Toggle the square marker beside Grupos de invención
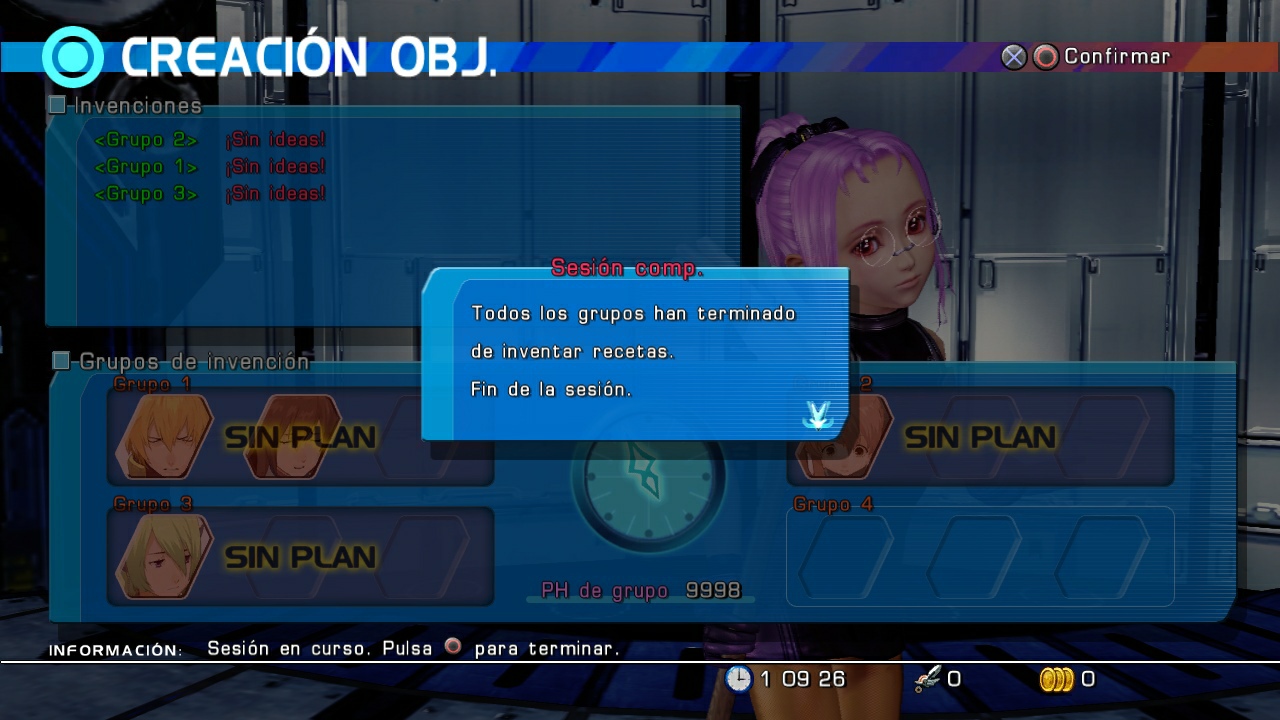This screenshot has height=720, width=1280. pos(59,361)
